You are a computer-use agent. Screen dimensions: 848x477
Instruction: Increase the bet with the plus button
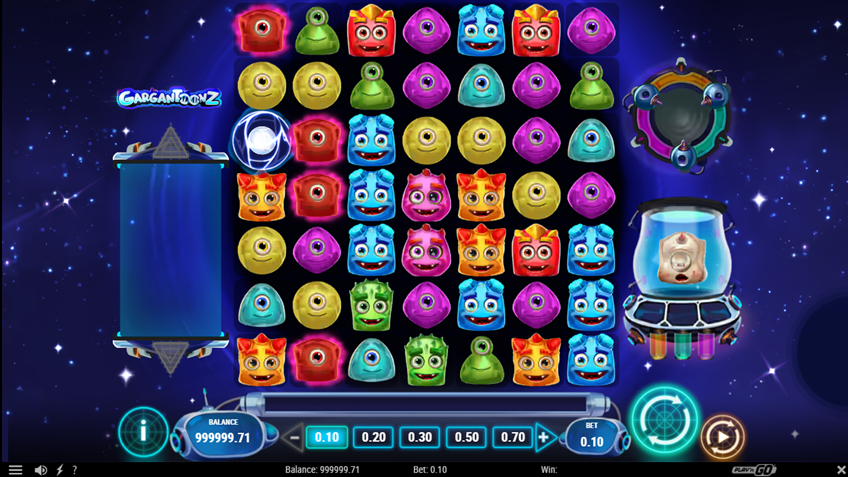click(x=545, y=437)
